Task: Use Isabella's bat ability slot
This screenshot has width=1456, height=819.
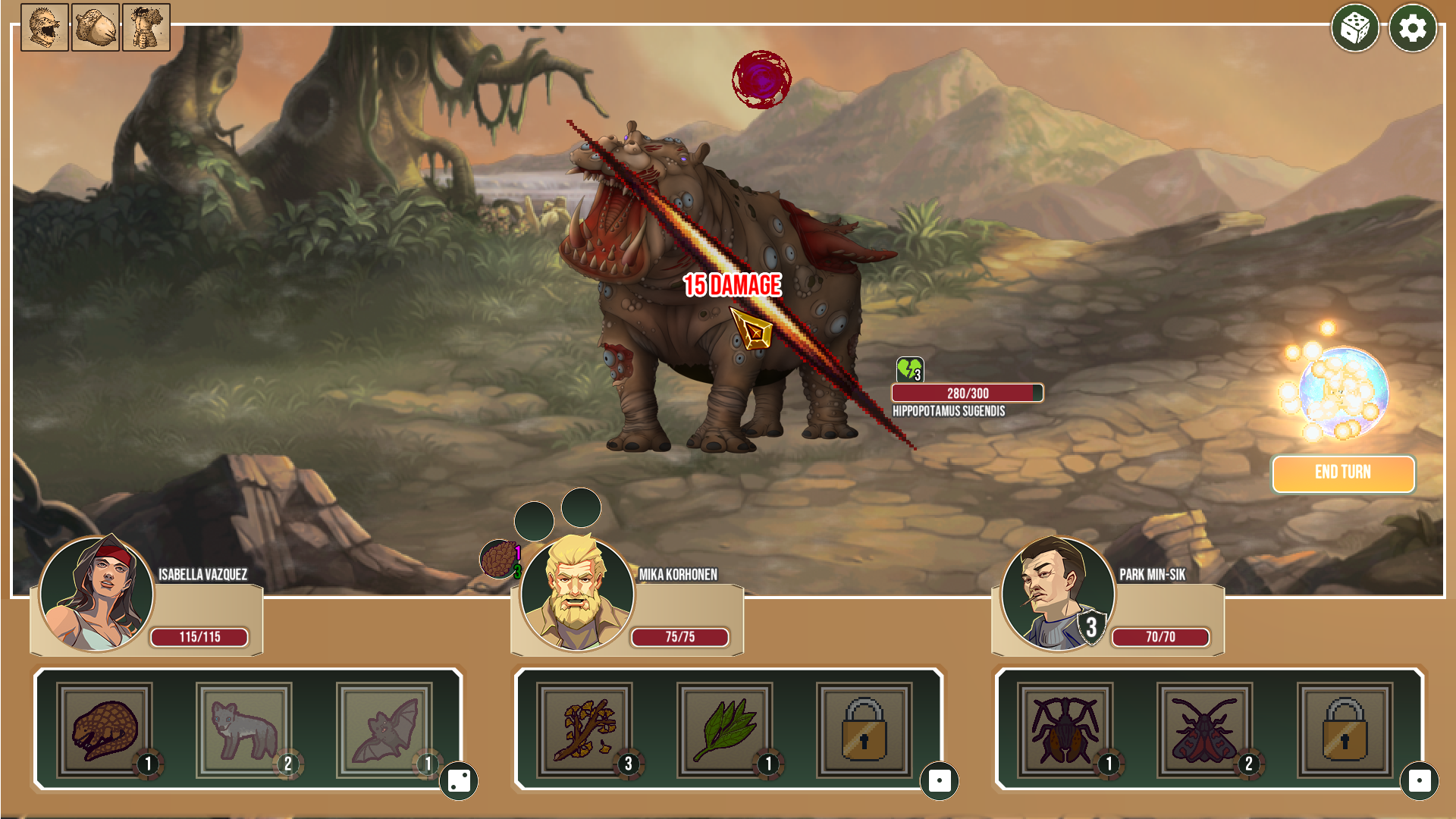Action: click(384, 730)
